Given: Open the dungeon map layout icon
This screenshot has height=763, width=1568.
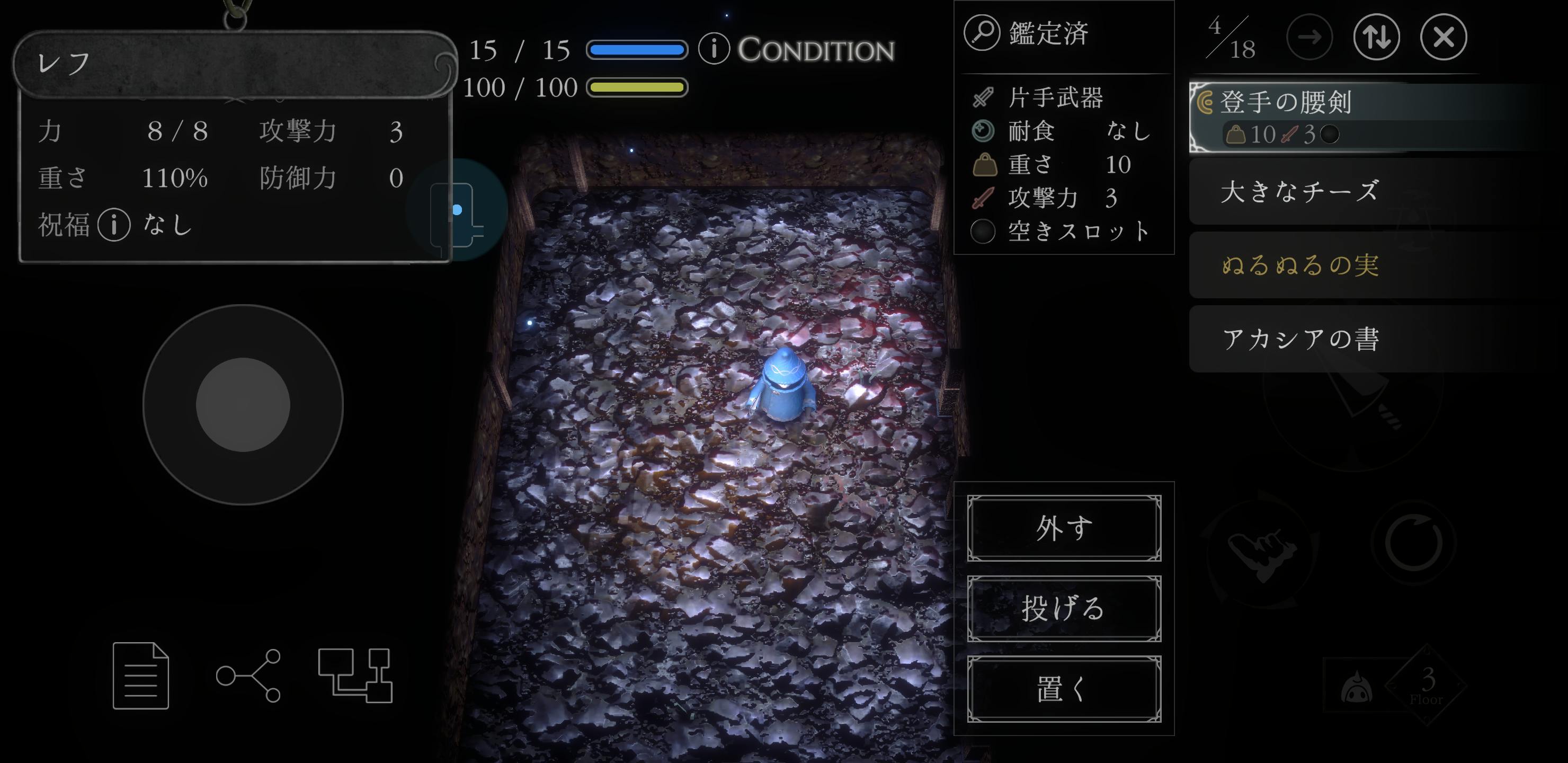Looking at the screenshot, I should [x=355, y=676].
